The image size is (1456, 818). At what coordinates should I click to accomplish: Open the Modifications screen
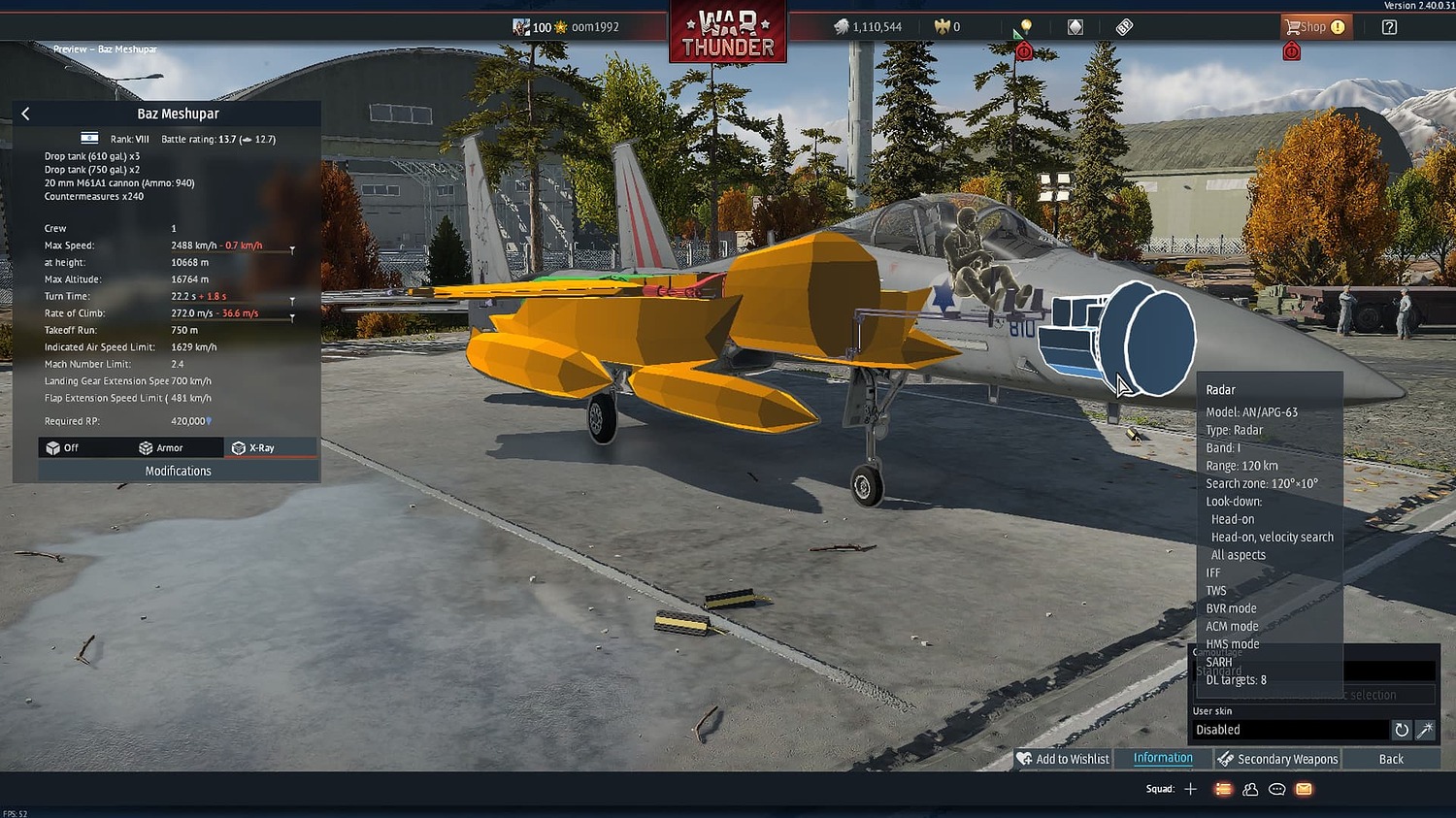[178, 471]
